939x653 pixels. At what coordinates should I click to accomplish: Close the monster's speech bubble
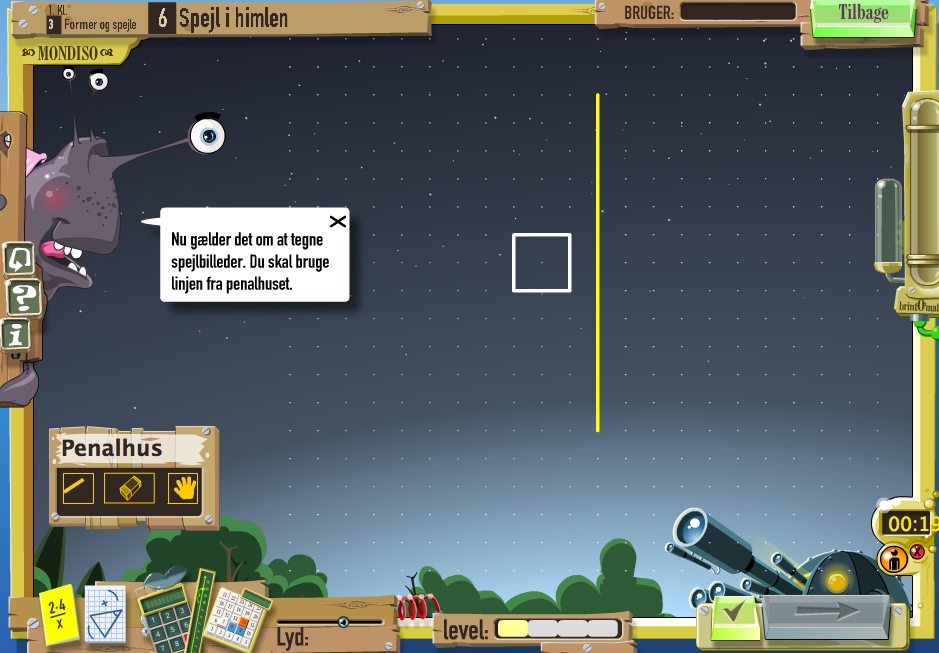click(x=338, y=221)
